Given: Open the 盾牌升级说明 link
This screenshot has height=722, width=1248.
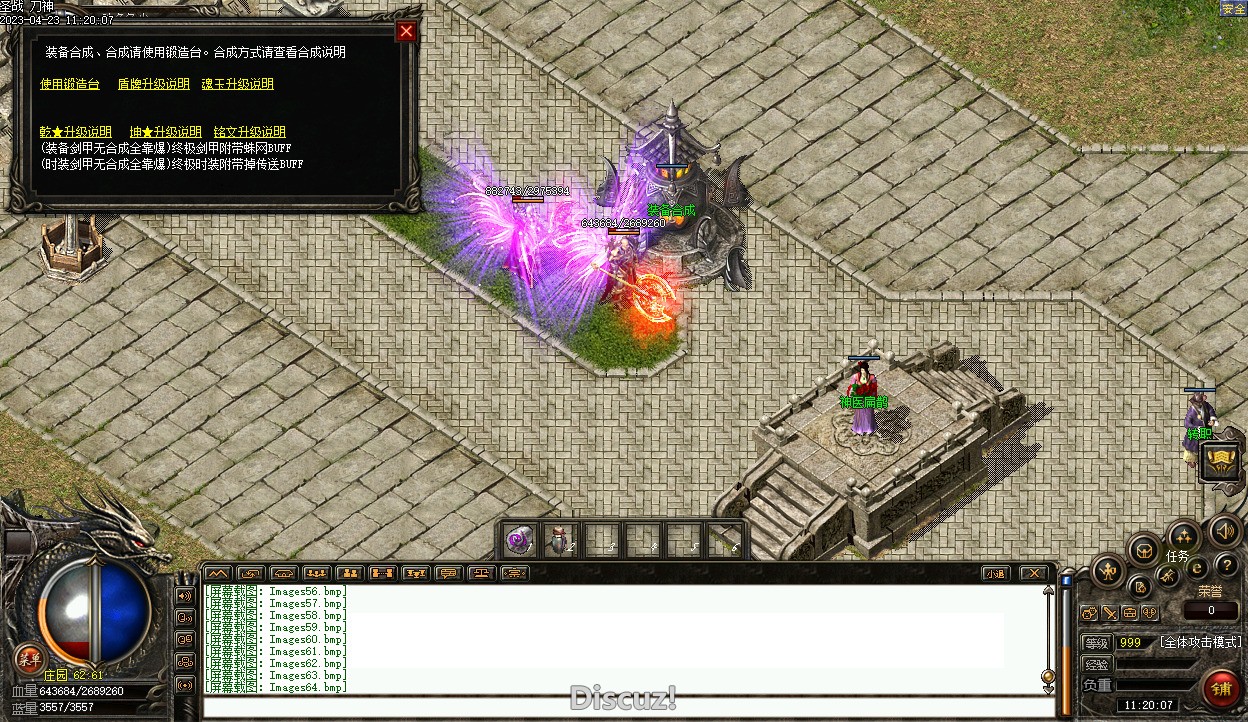Looking at the screenshot, I should [153, 84].
